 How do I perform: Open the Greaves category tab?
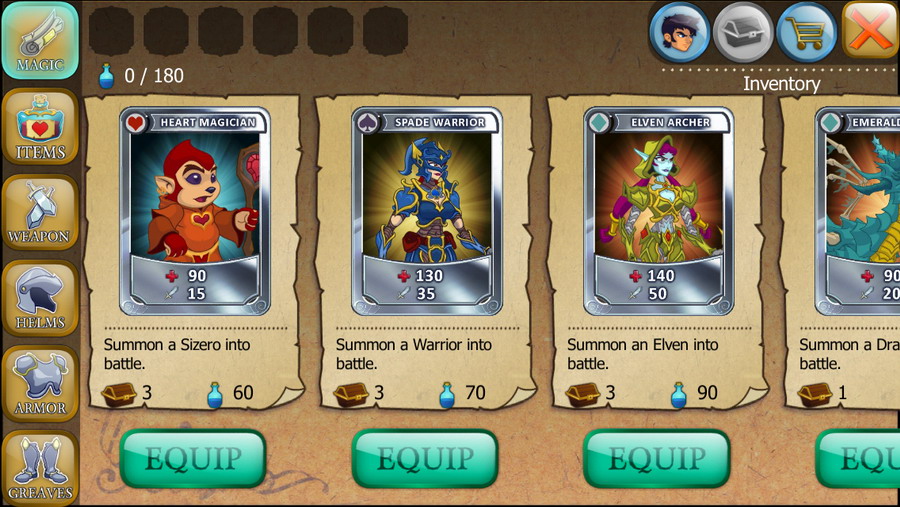[40, 467]
